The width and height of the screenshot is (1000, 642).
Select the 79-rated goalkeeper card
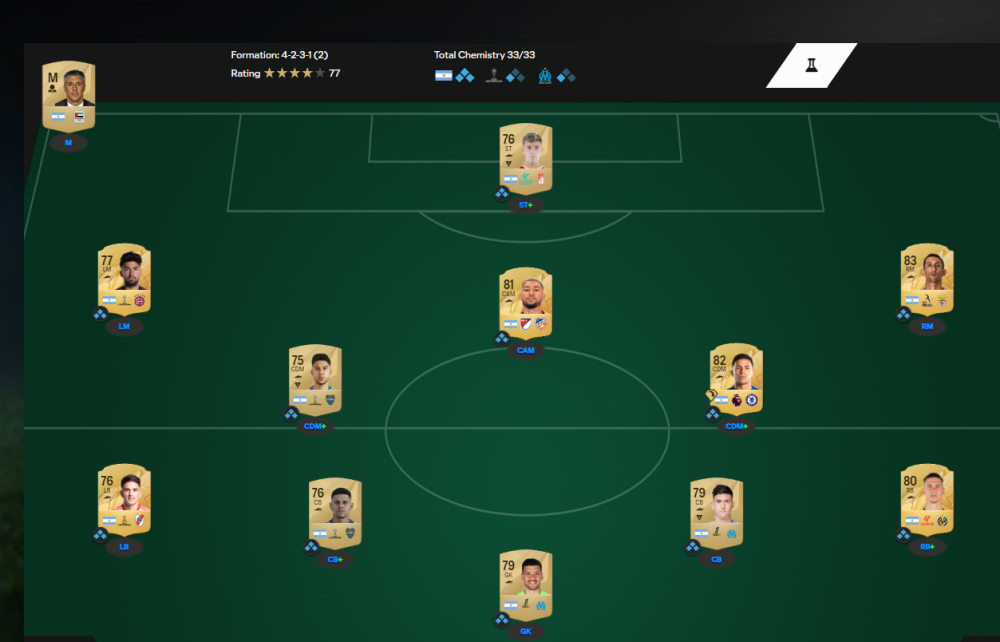[526, 585]
